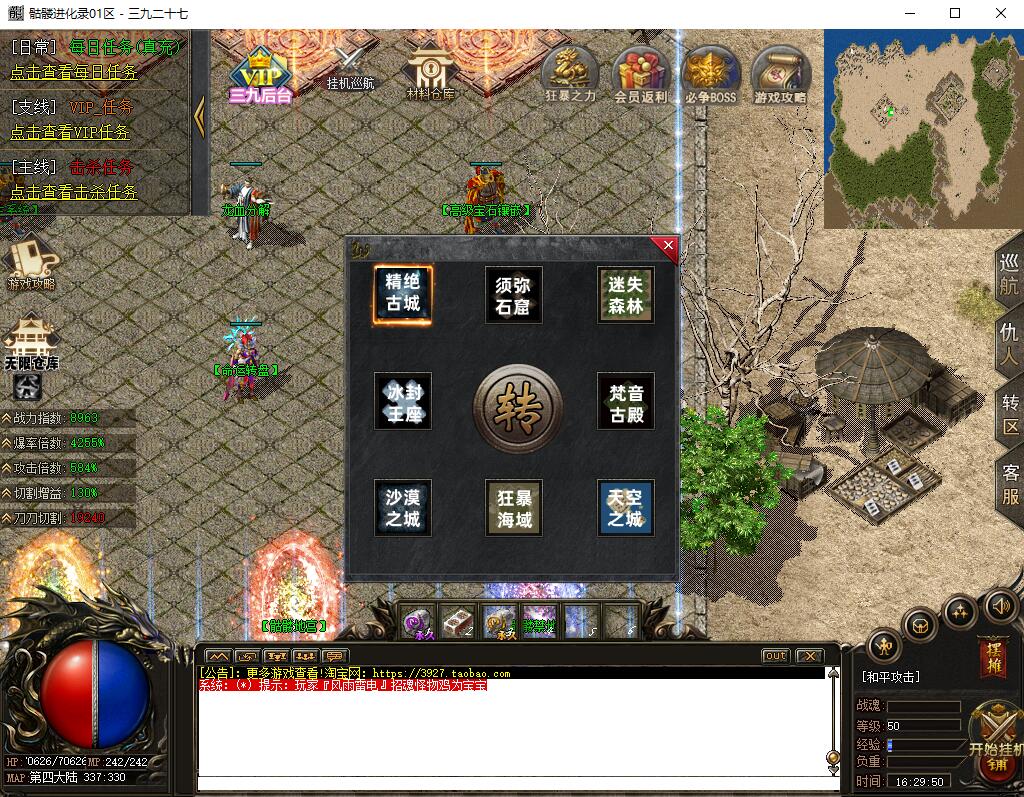Select the 冰封王座 map tile
The image size is (1024, 797).
pos(403,401)
